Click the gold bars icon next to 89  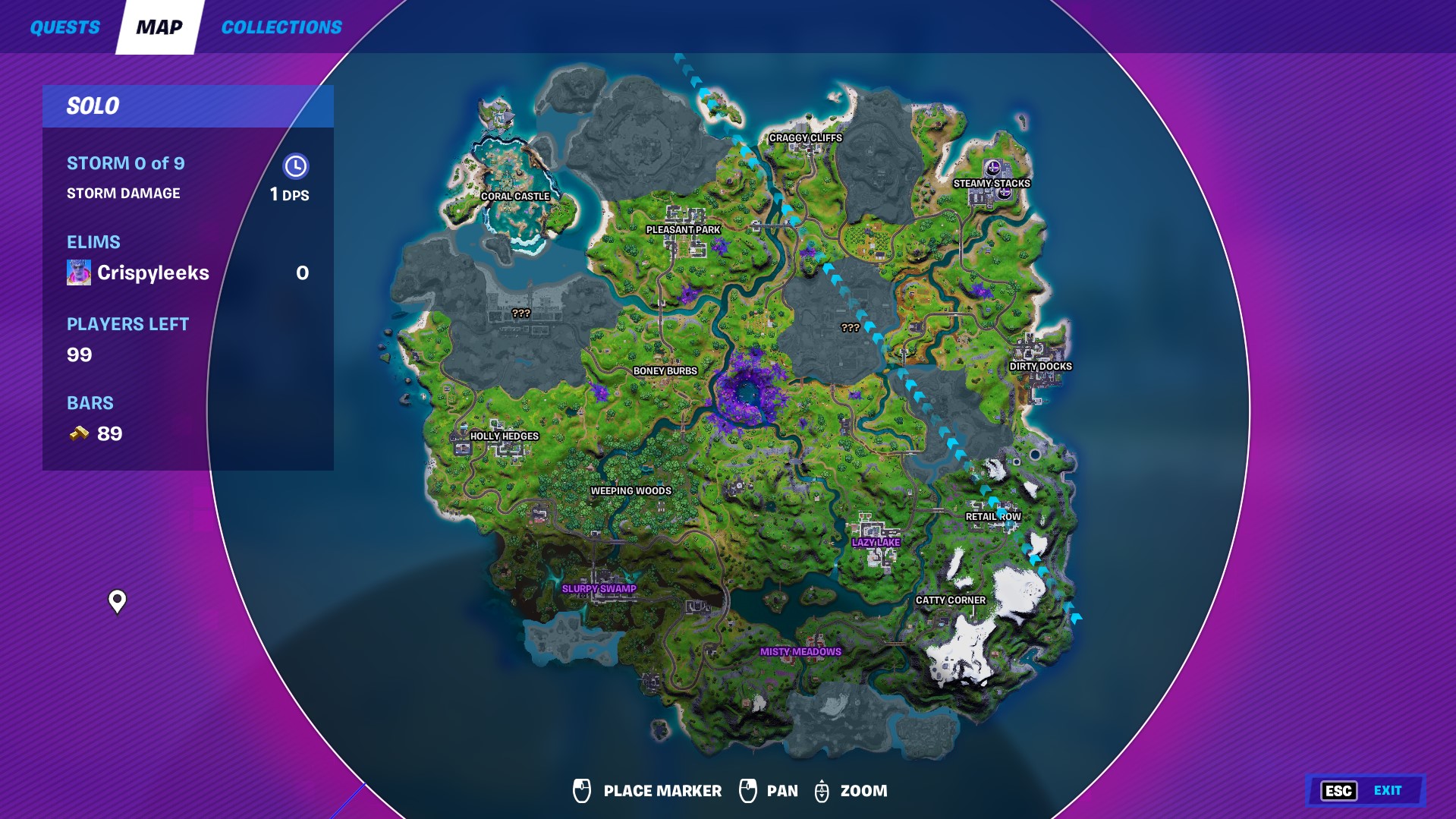coord(80,434)
